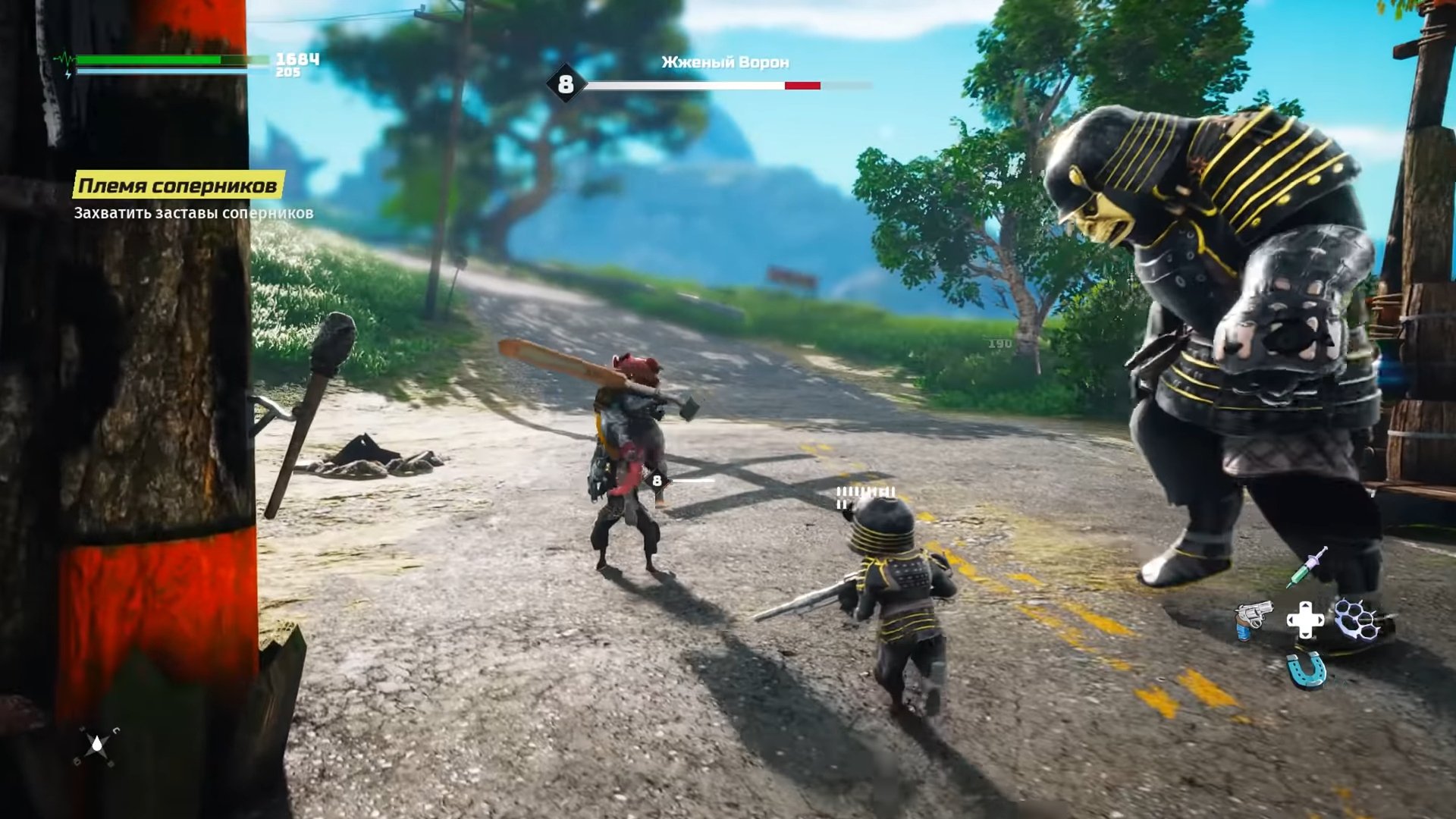The width and height of the screenshot is (1456, 819).
Task: Open the Племя соперников quest tracker
Action: (178, 185)
